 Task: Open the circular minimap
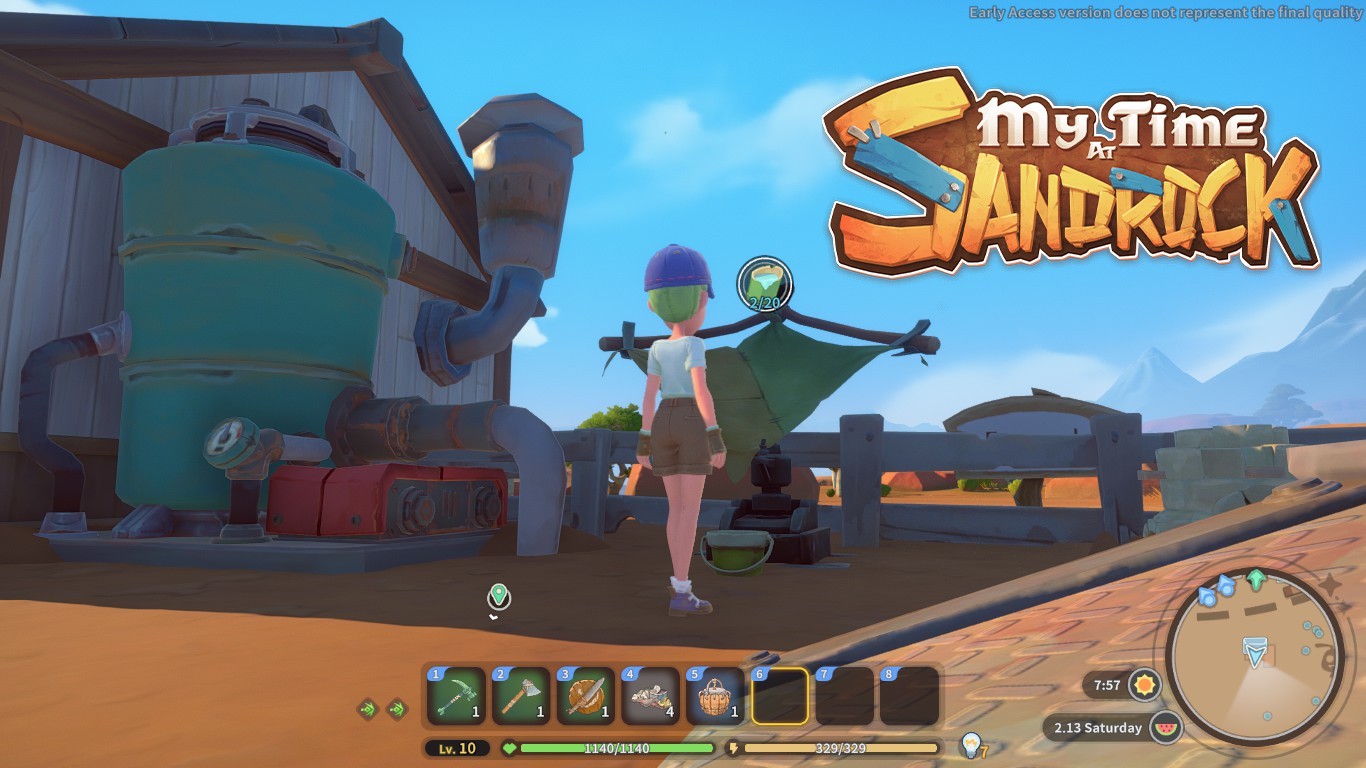pyautogui.click(x=1254, y=656)
